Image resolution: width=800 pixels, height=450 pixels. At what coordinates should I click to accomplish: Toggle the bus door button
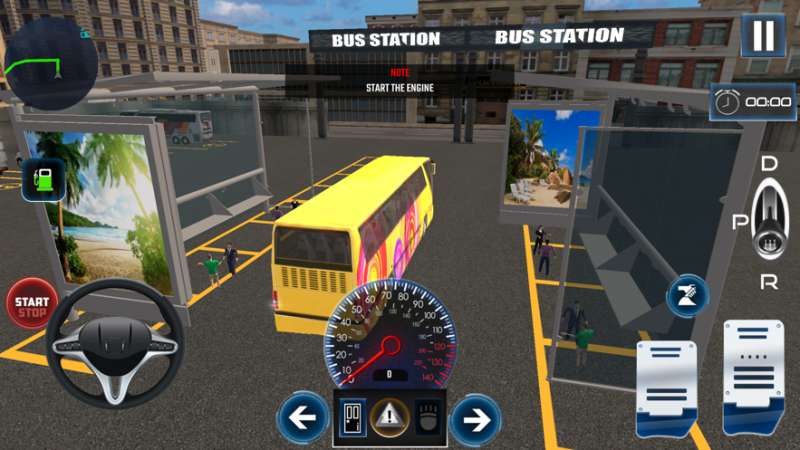click(x=352, y=417)
